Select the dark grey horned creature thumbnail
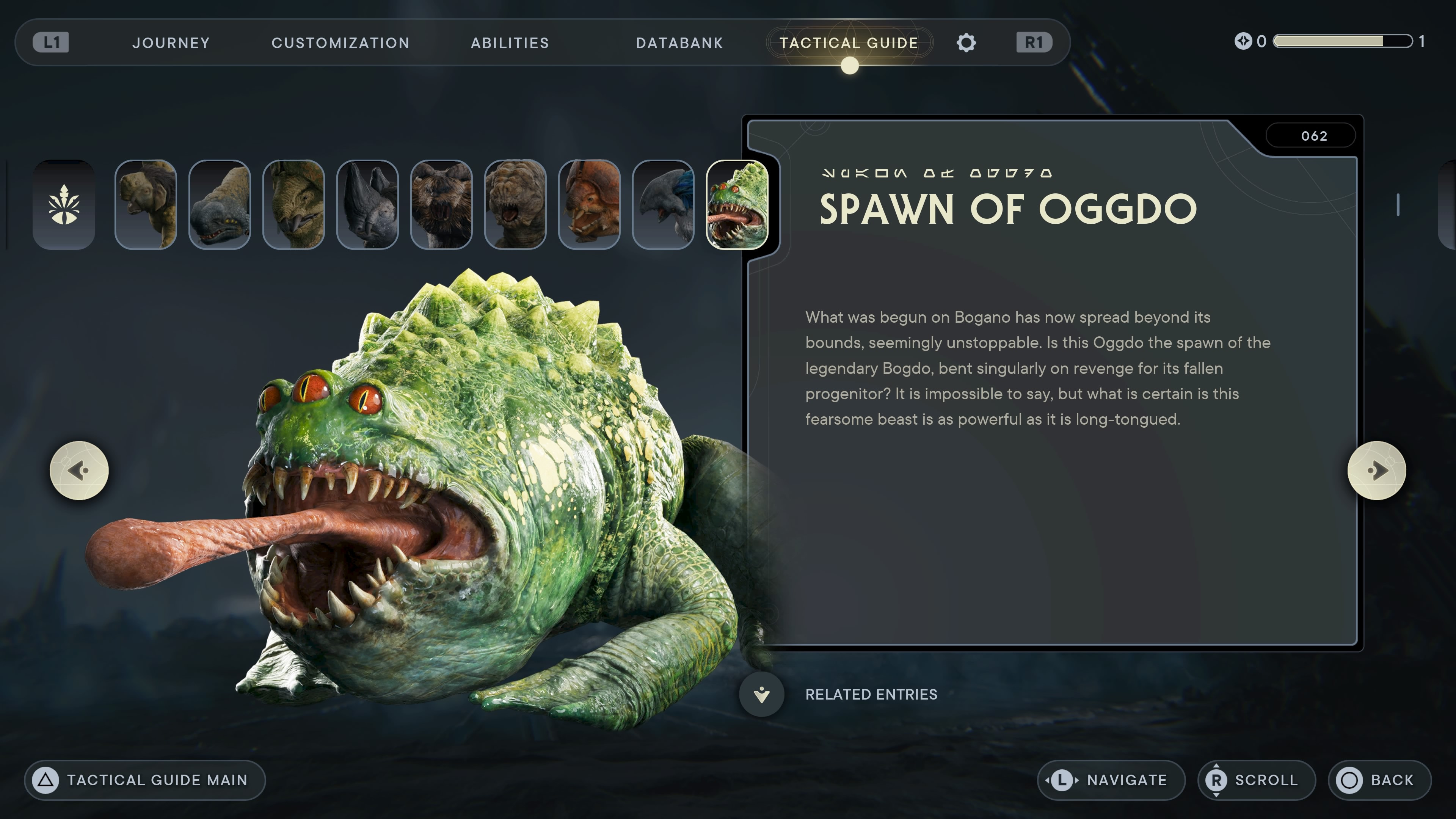The height and width of the screenshot is (819, 1456). (x=367, y=205)
